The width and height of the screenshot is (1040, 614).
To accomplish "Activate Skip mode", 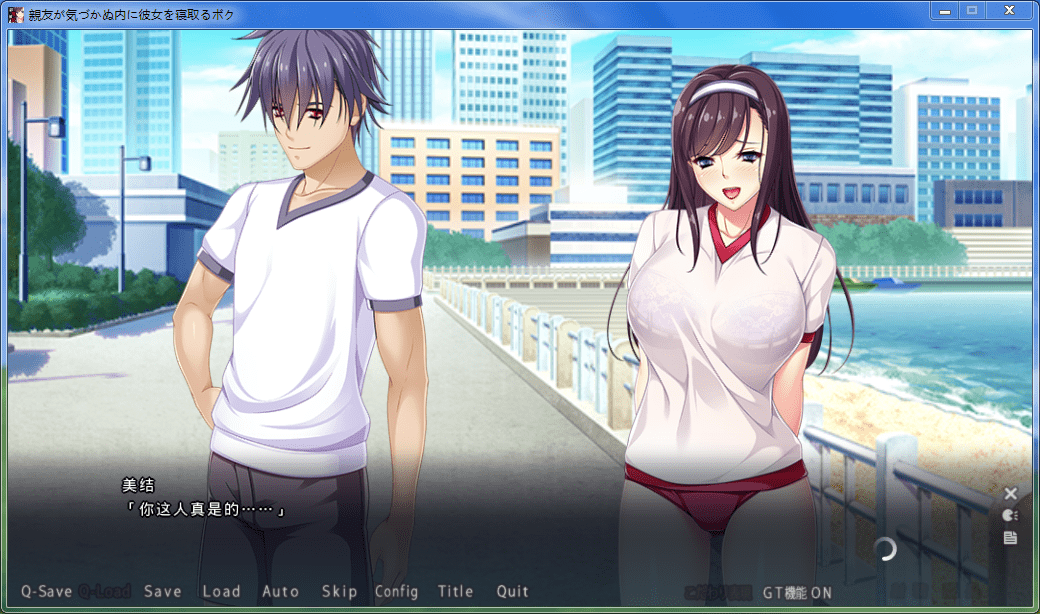I will click(x=339, y=591).
